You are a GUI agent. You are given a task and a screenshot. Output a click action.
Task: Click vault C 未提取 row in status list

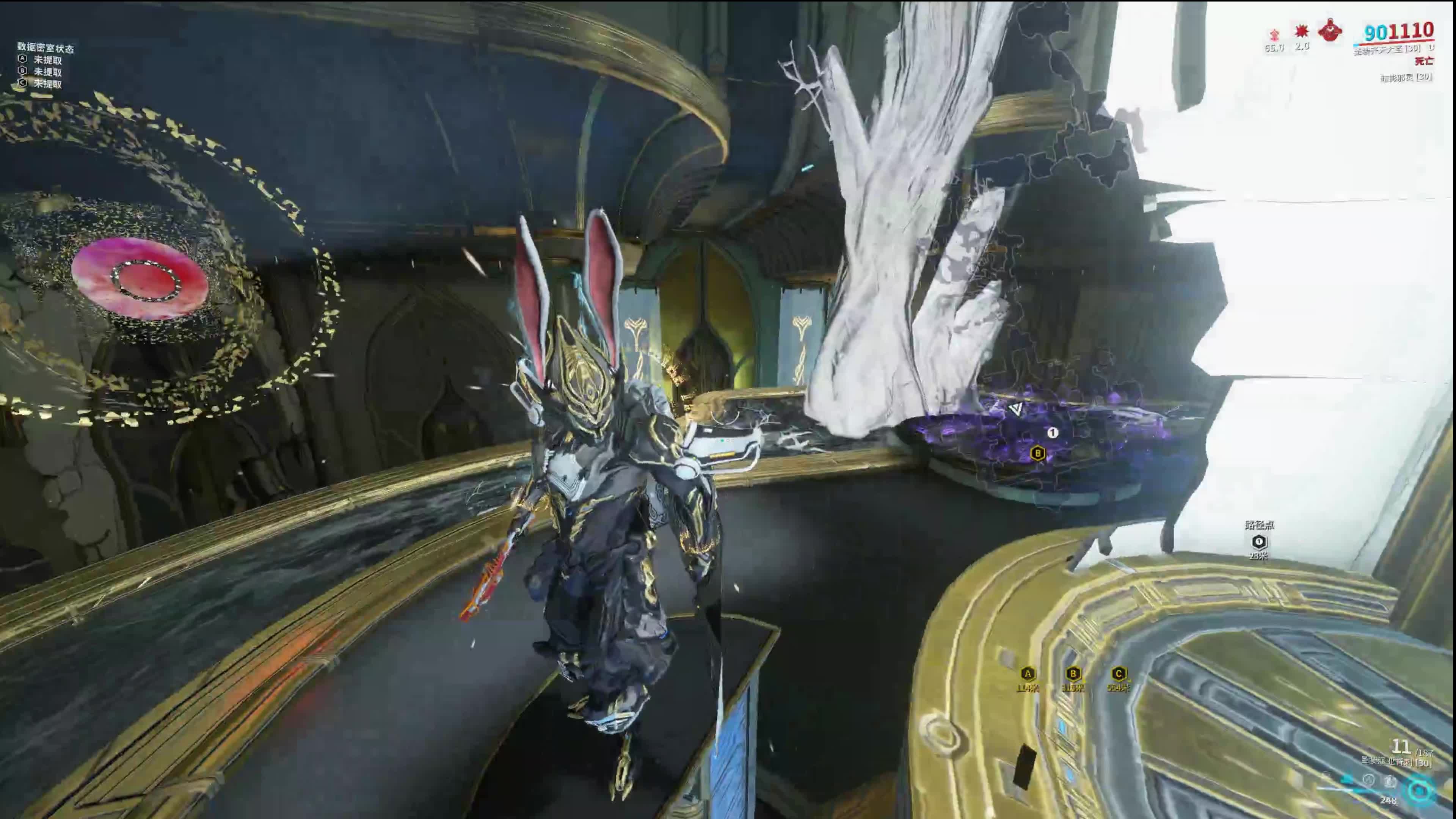tap(41, 84)
